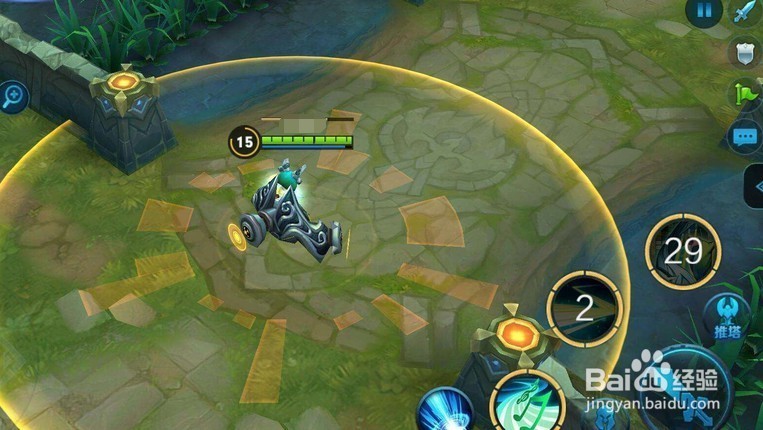Activate the skill showing cooldown 29

point(684,250)
